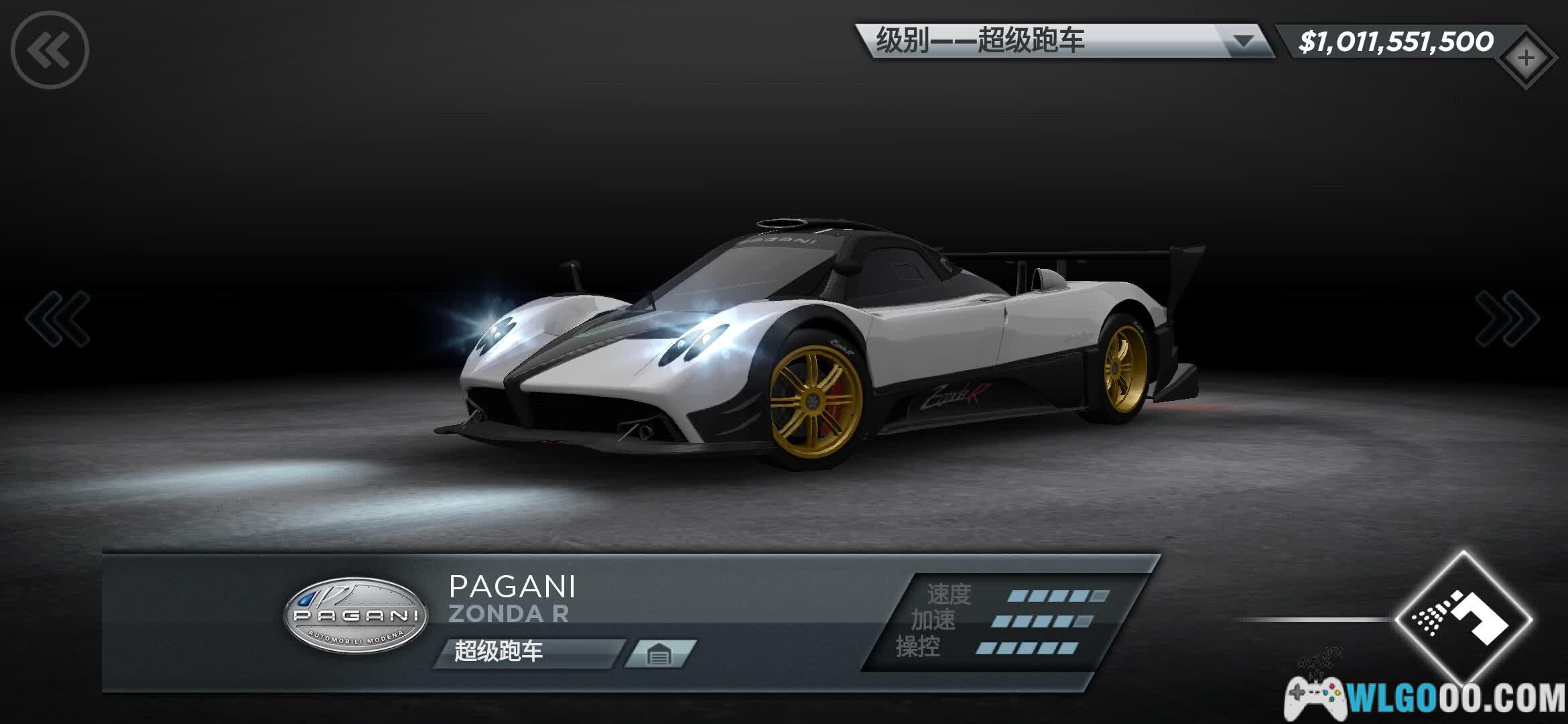
Task: Open the paint spray customization diamond
Action: pos(1463,618)
